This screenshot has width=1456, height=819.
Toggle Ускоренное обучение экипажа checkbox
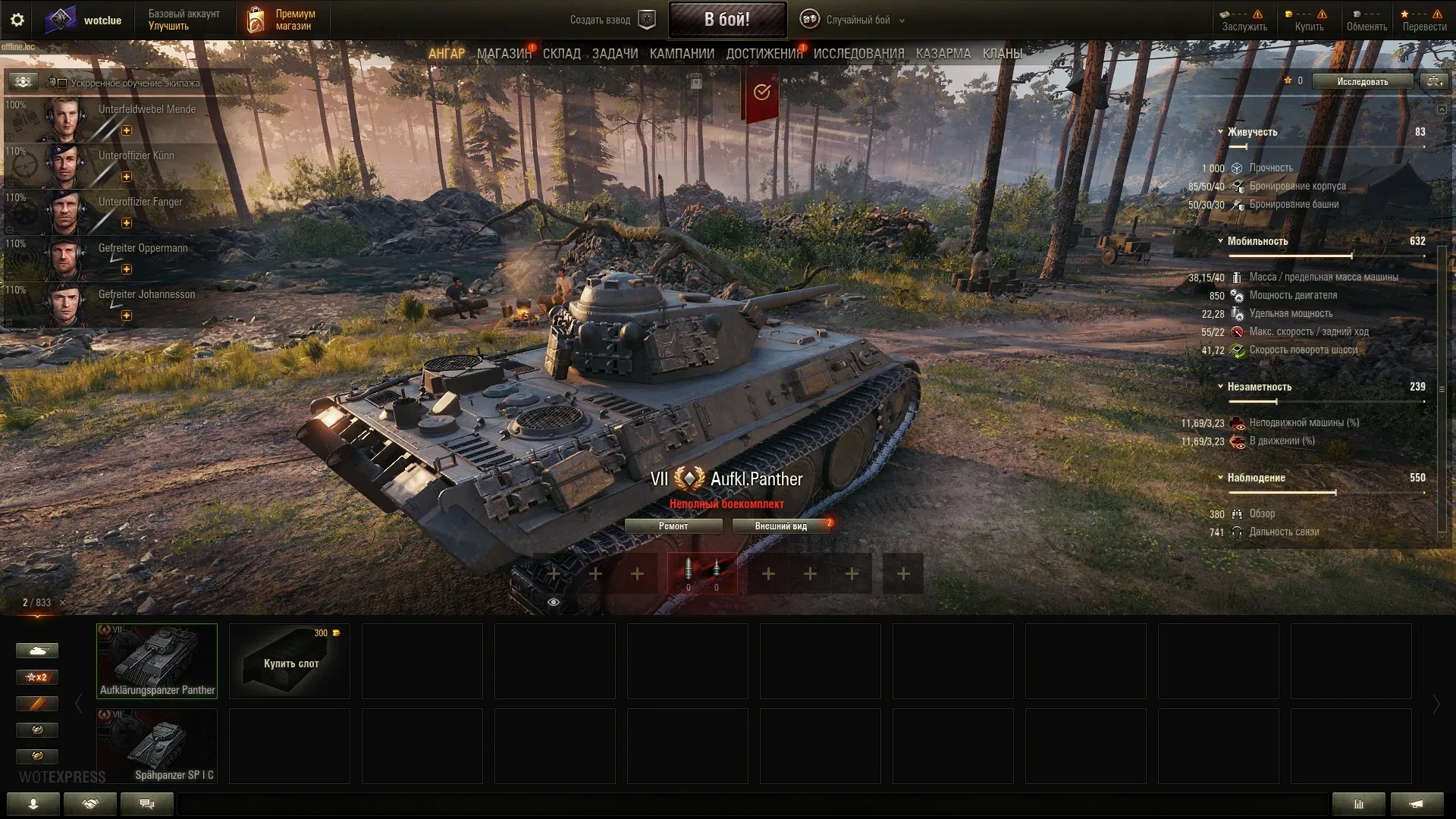pyautogui.click(x=62, y=83)
